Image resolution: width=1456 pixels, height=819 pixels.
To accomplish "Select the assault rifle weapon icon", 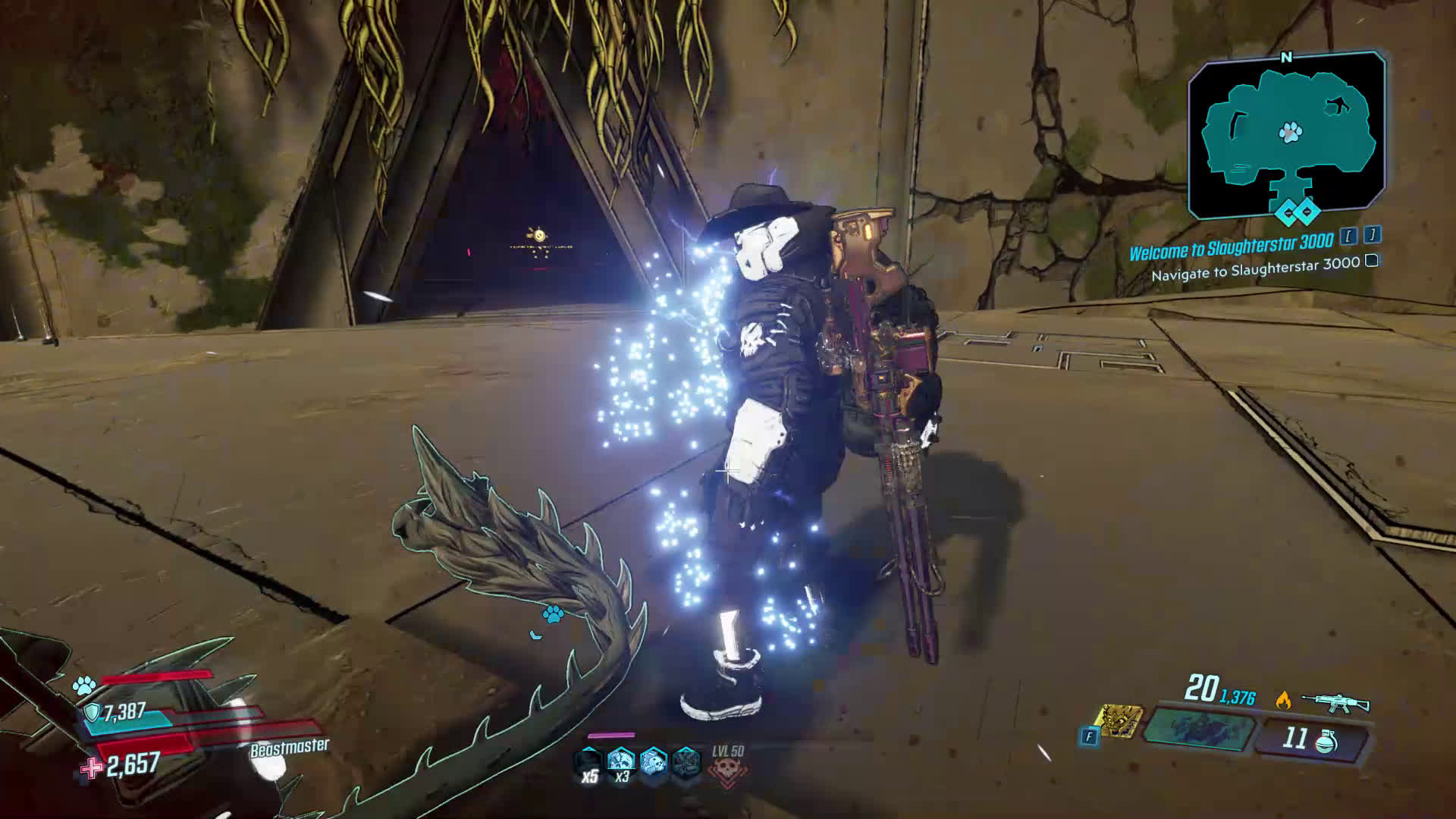I will click(1335, 701).
